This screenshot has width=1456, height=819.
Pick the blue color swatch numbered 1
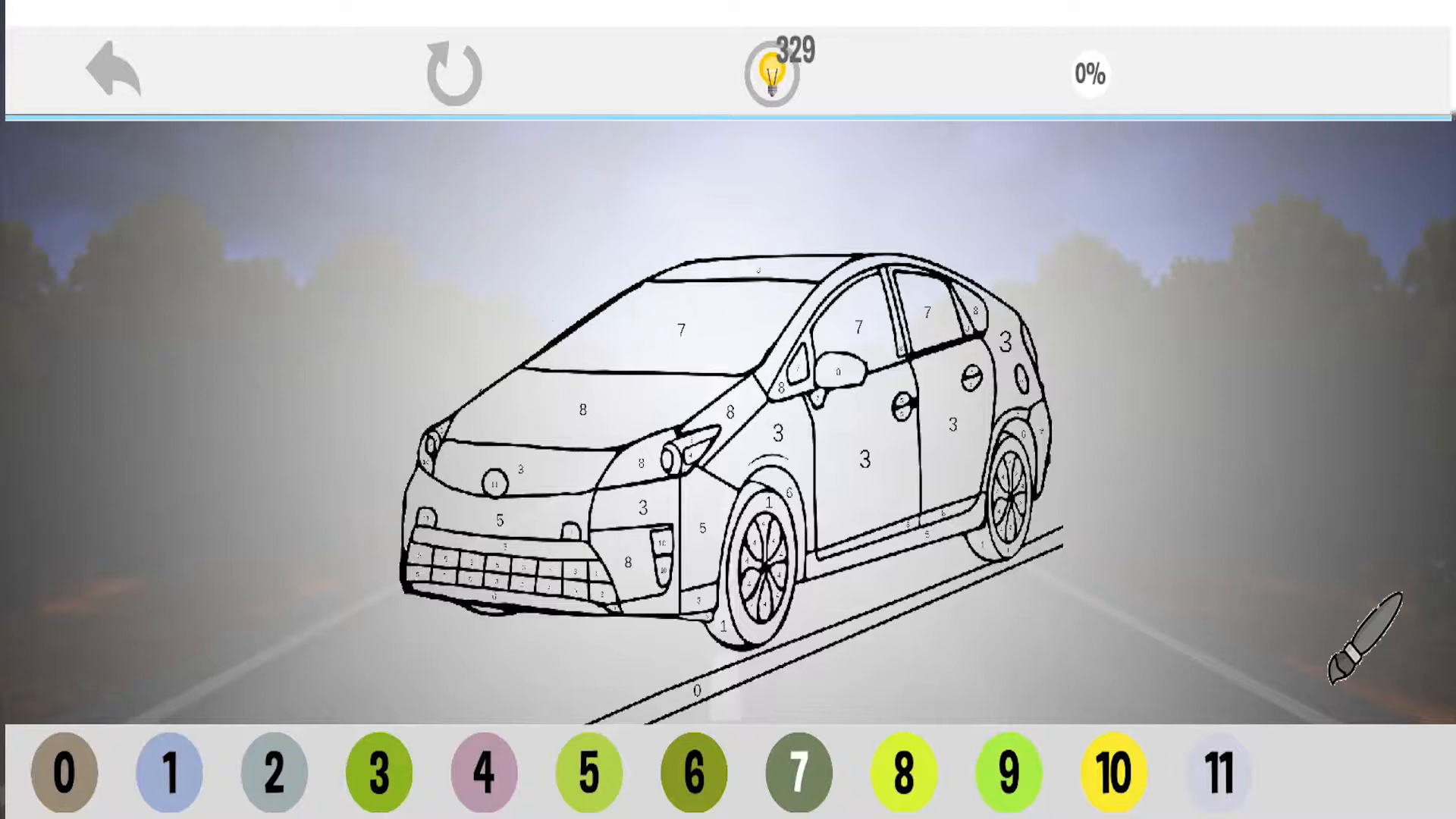point(169,771)
